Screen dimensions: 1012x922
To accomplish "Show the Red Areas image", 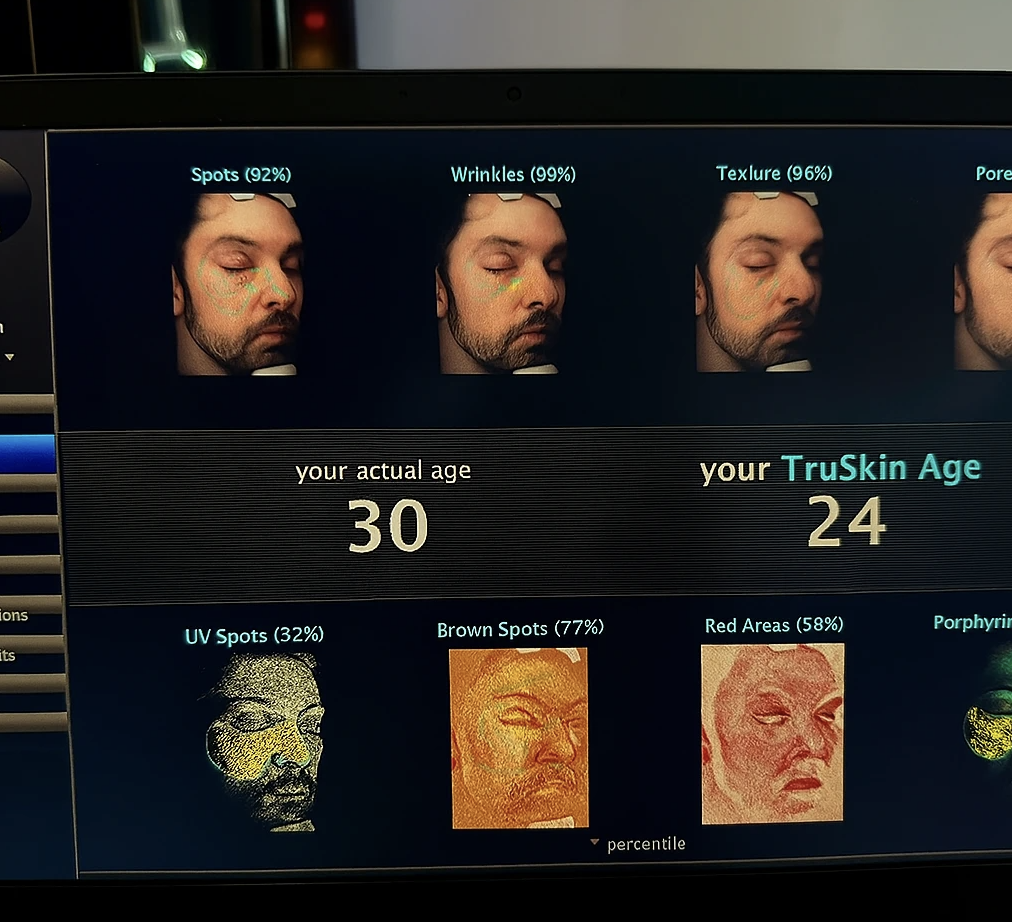I will [x=772, y=734].
